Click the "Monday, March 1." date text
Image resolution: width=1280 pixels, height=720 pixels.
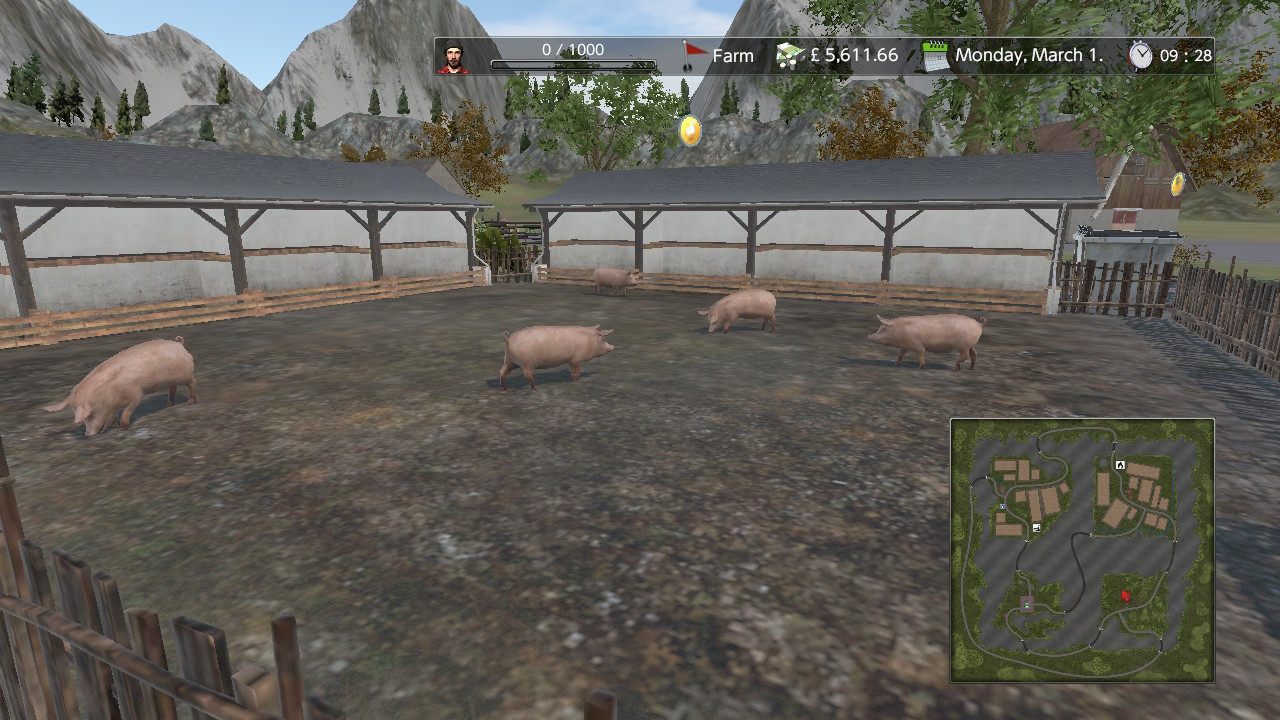(x=1026, y=56)
